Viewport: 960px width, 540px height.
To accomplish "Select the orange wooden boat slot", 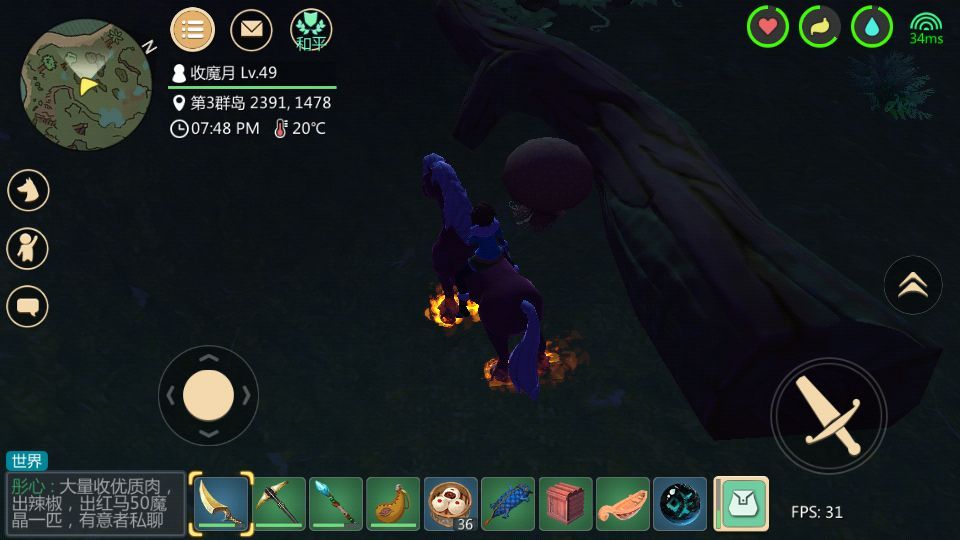I will click(623, 503).
